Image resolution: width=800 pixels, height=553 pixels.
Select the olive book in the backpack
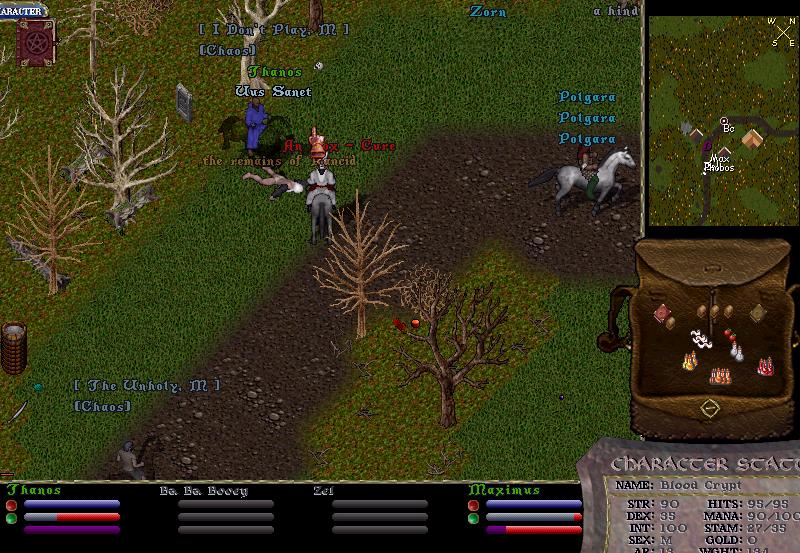(757, 313)
